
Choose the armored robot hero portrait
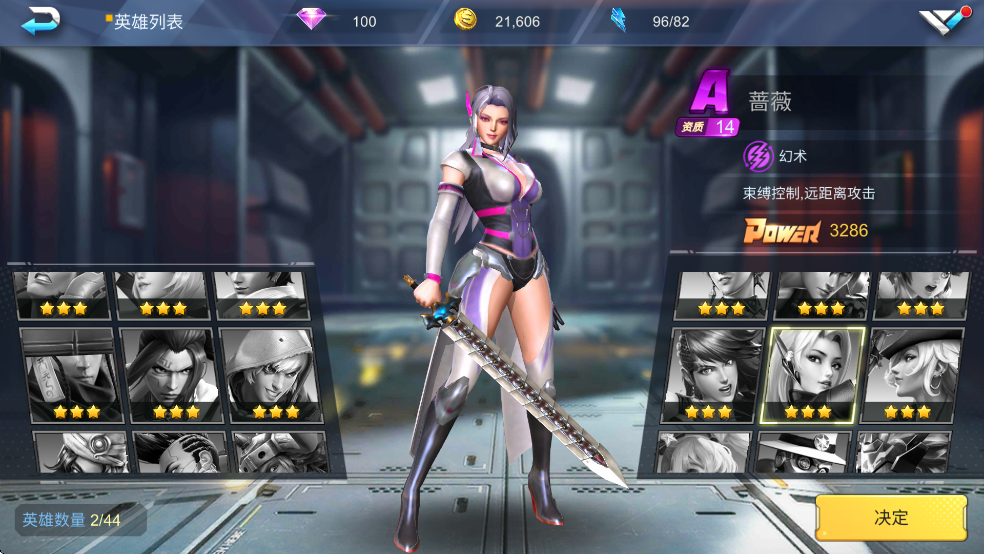click(904, 453)
